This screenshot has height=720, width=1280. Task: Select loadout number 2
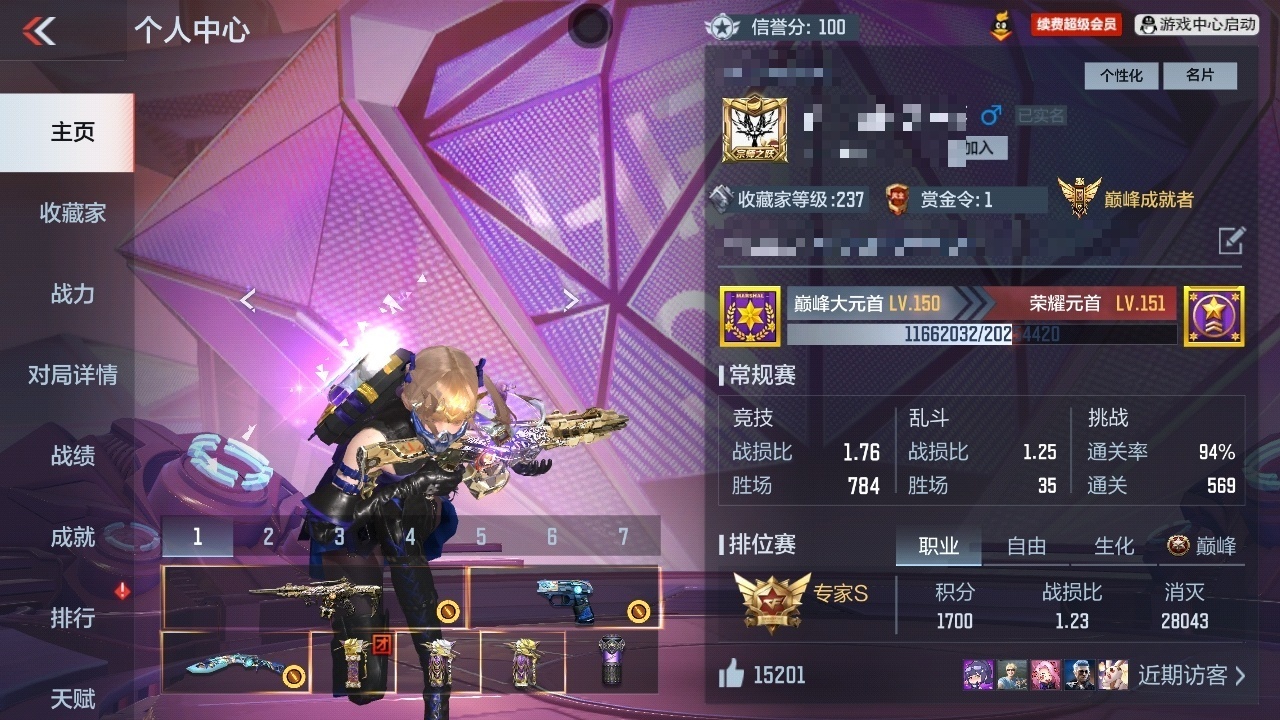click(x=268, y=537)
